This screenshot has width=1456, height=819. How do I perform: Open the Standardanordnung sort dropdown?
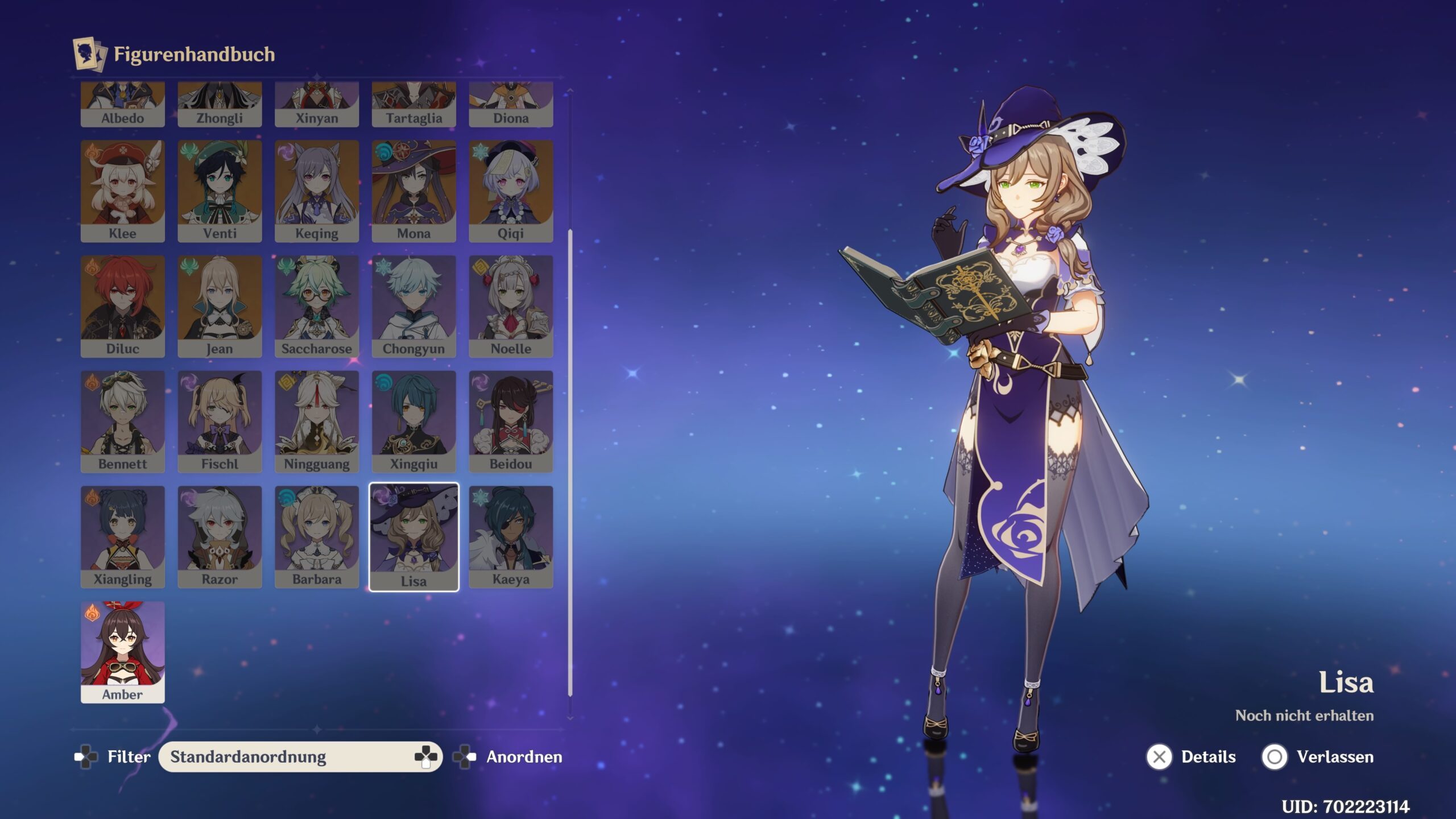tap(300, 756)
